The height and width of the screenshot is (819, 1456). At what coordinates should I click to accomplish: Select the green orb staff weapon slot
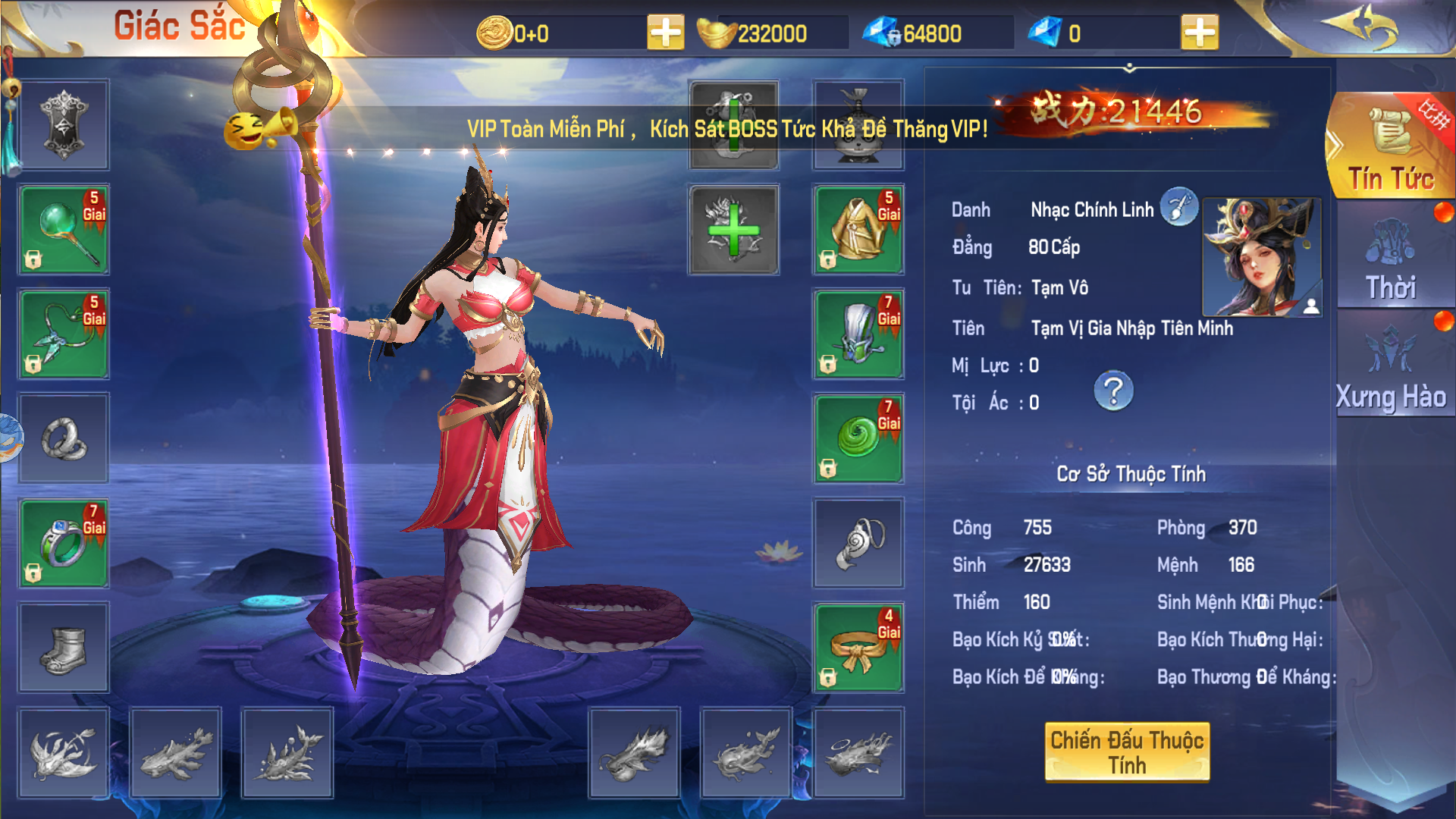click(x=64, y=229)
